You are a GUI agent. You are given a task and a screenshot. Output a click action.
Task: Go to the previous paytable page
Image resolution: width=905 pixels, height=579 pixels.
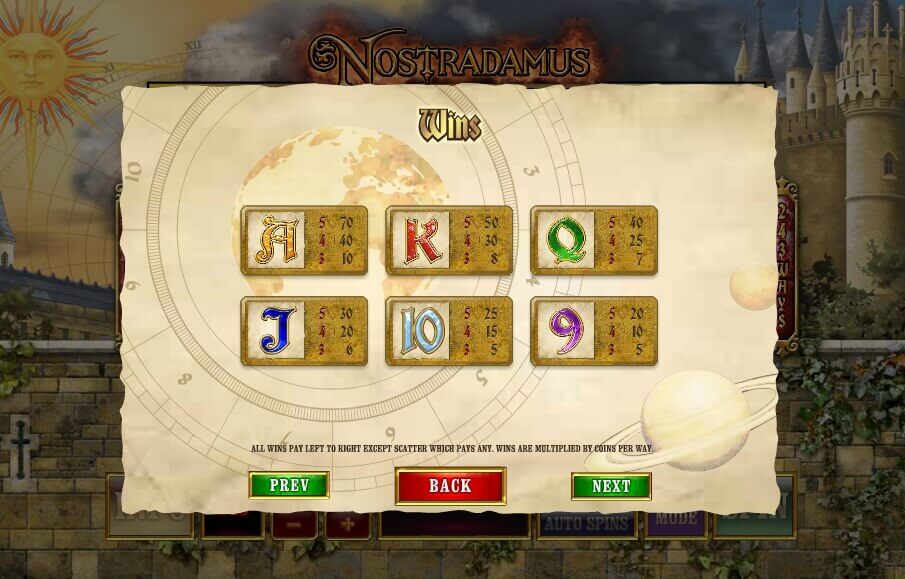pos(288,486)
